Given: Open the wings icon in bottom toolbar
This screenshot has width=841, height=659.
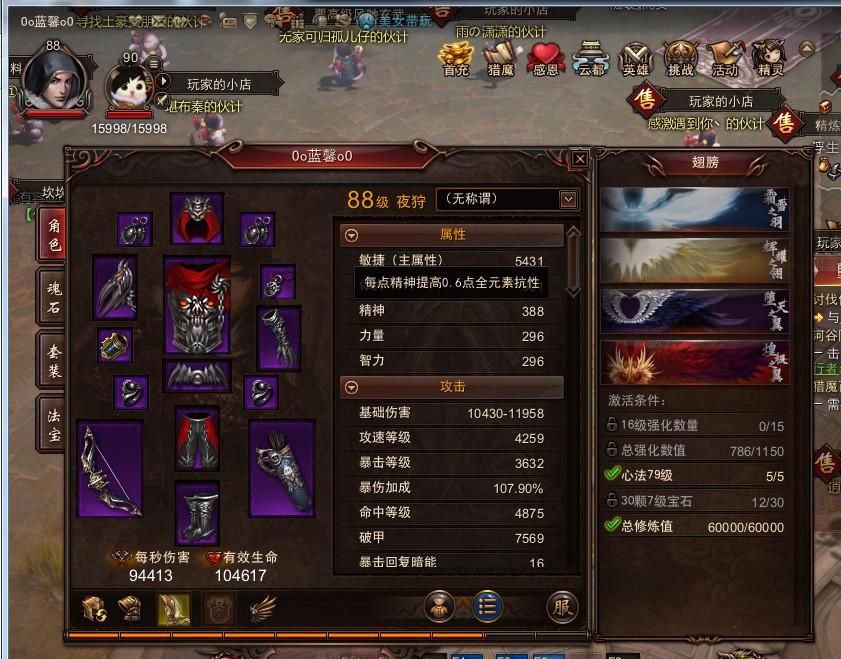Looking at the screenshot, I should 262,607.
